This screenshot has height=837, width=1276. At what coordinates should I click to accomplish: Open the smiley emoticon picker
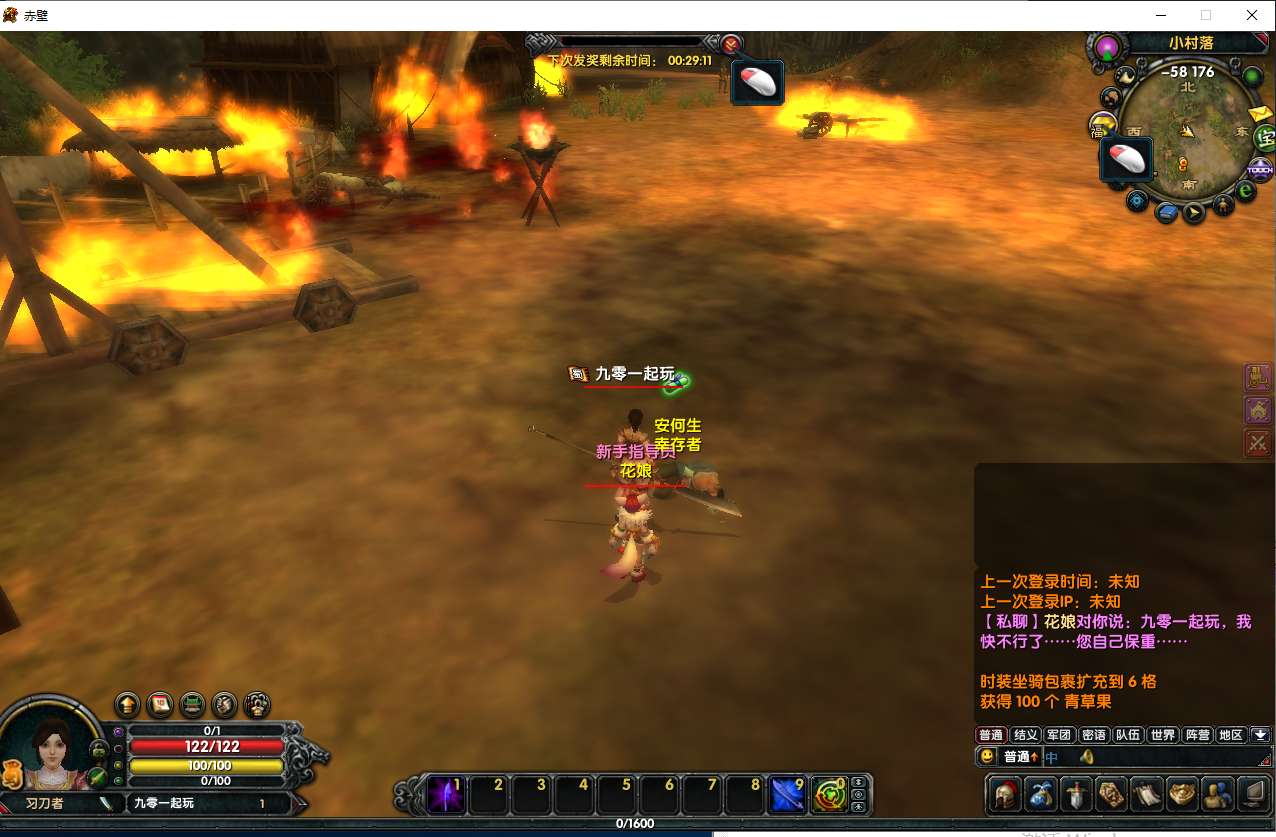[x=987, y=757]
